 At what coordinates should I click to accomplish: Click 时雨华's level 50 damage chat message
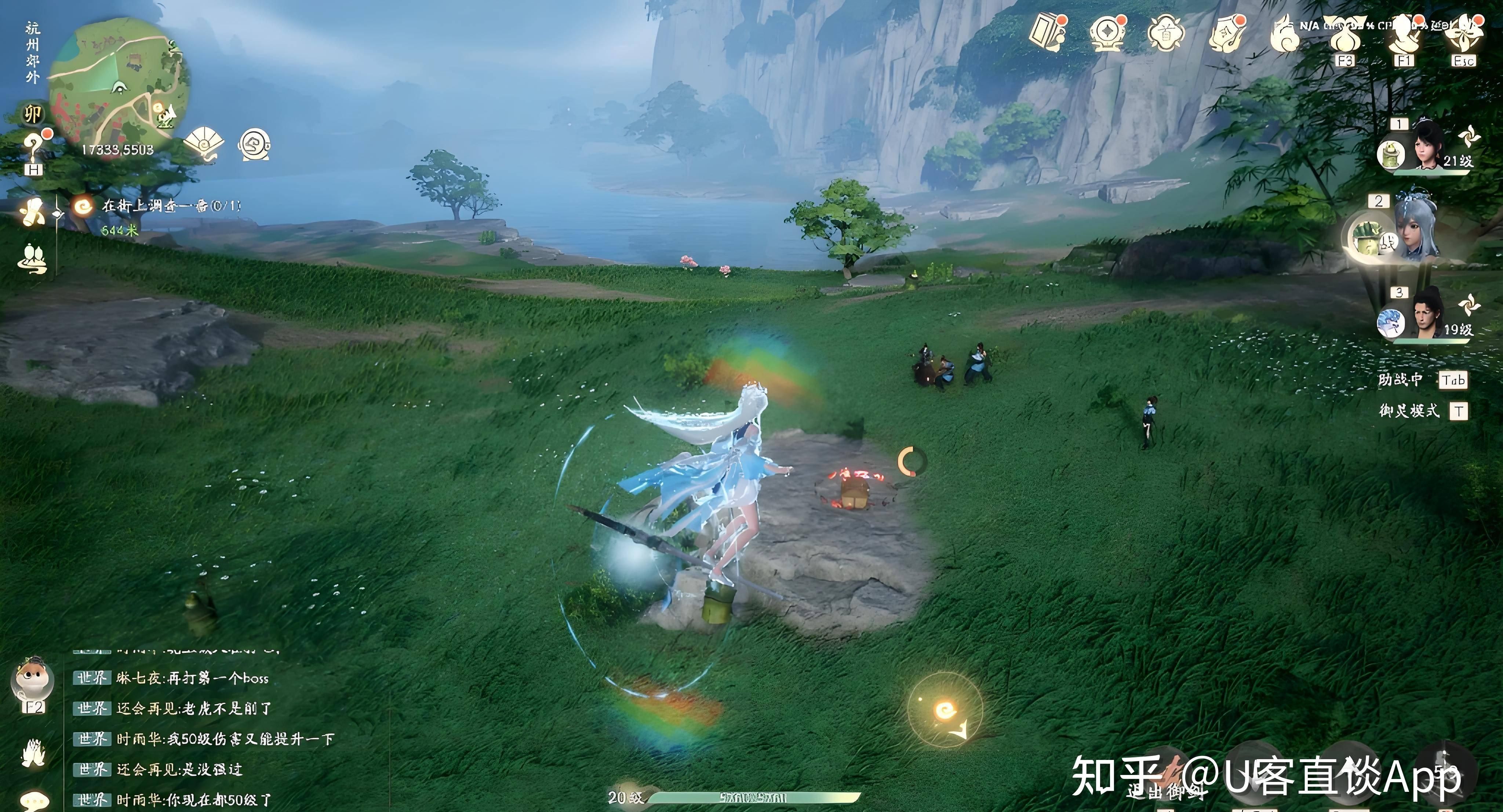pos(224,740)
